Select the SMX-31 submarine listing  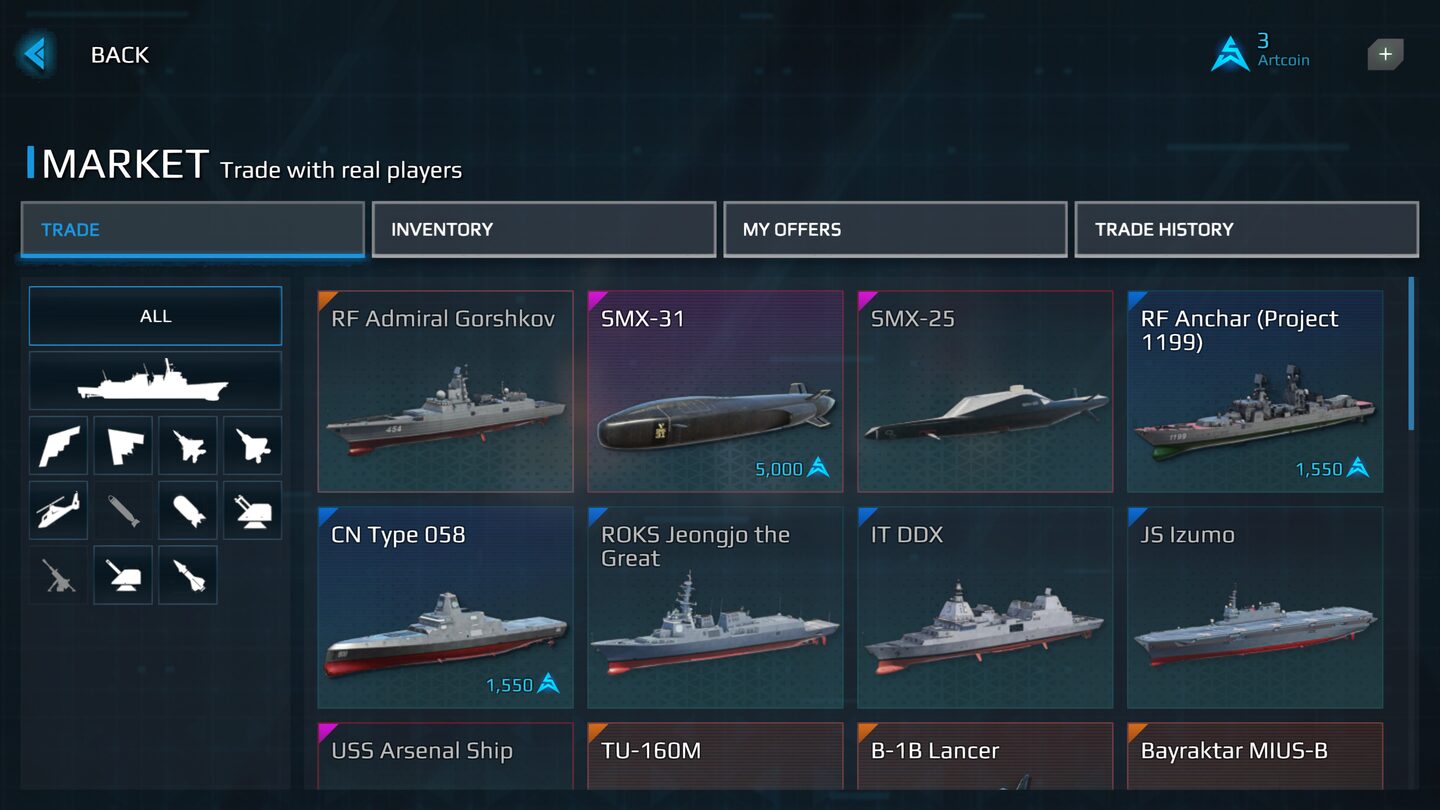714,390
